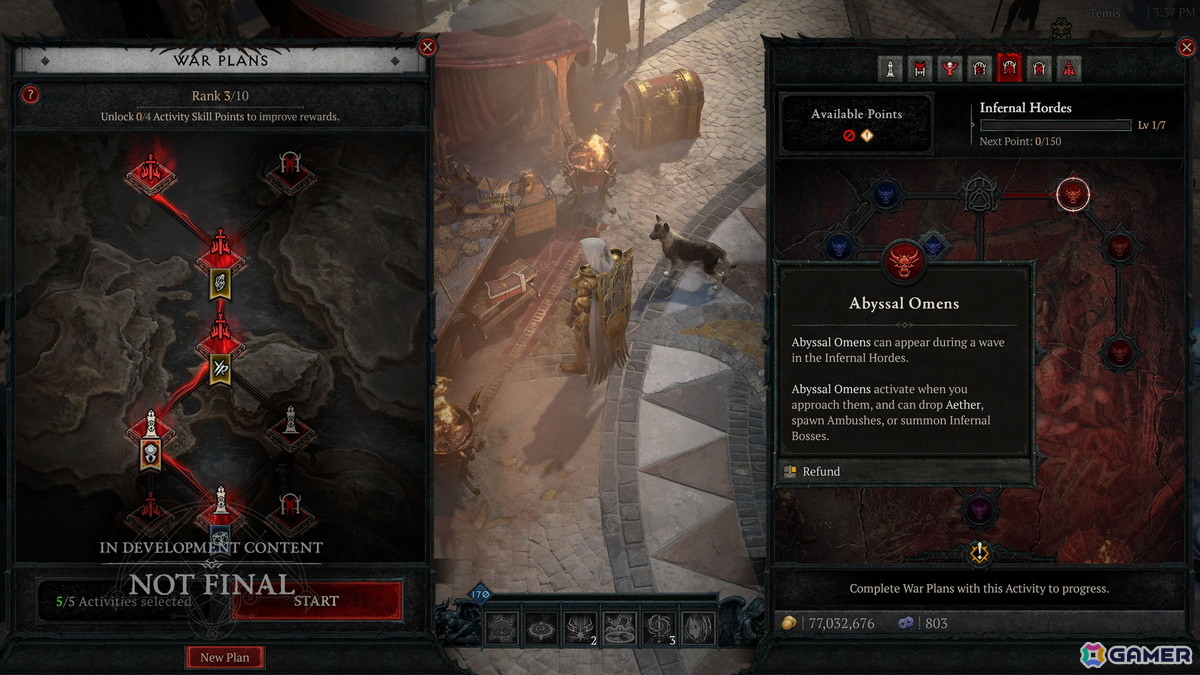Viewport: 1200px width, 675px height.
Task: Click the purple demon node below the tooltip
Action: (978, 511)
